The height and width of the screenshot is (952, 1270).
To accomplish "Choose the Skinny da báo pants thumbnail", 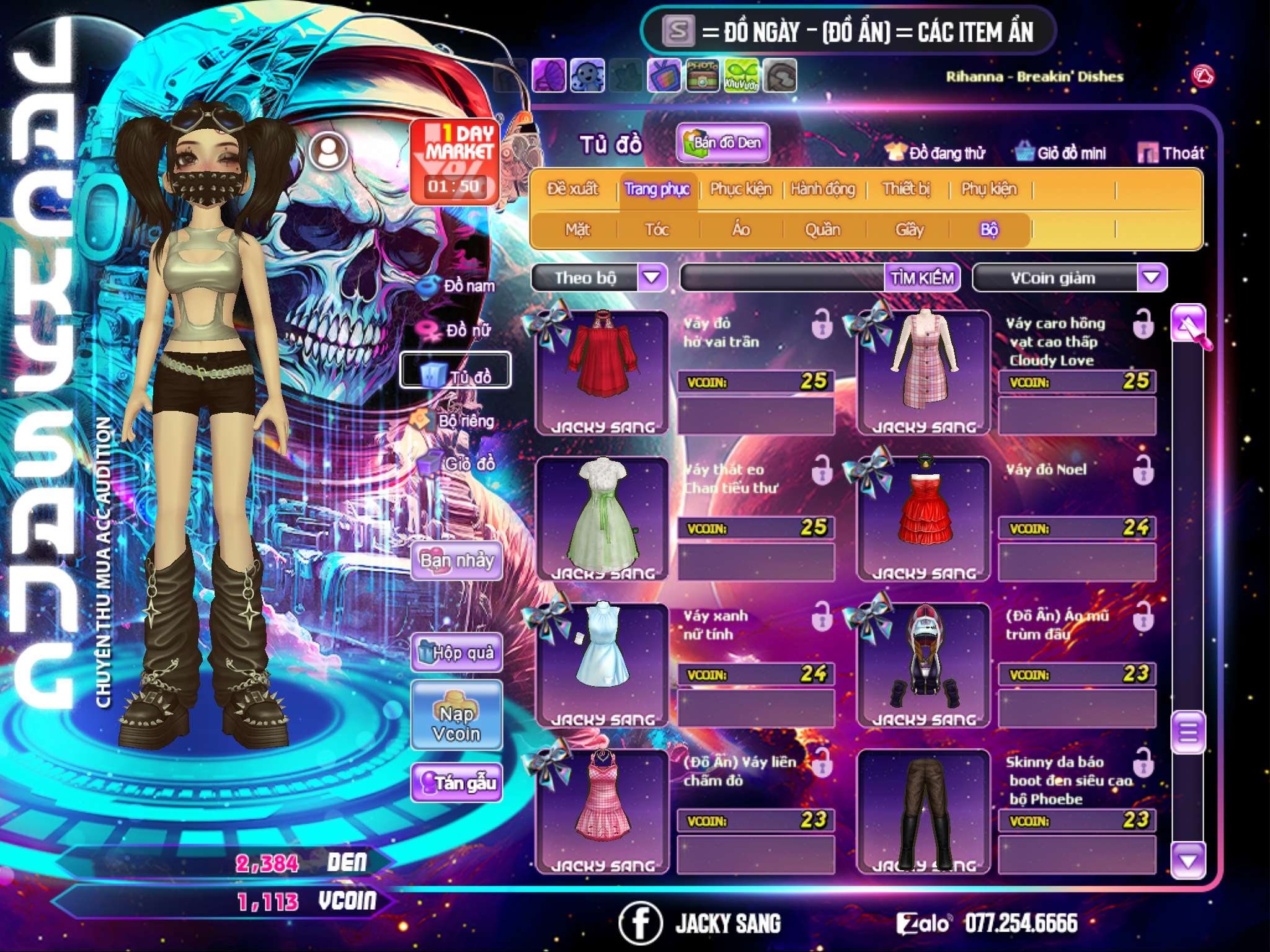I will [924, 811].
